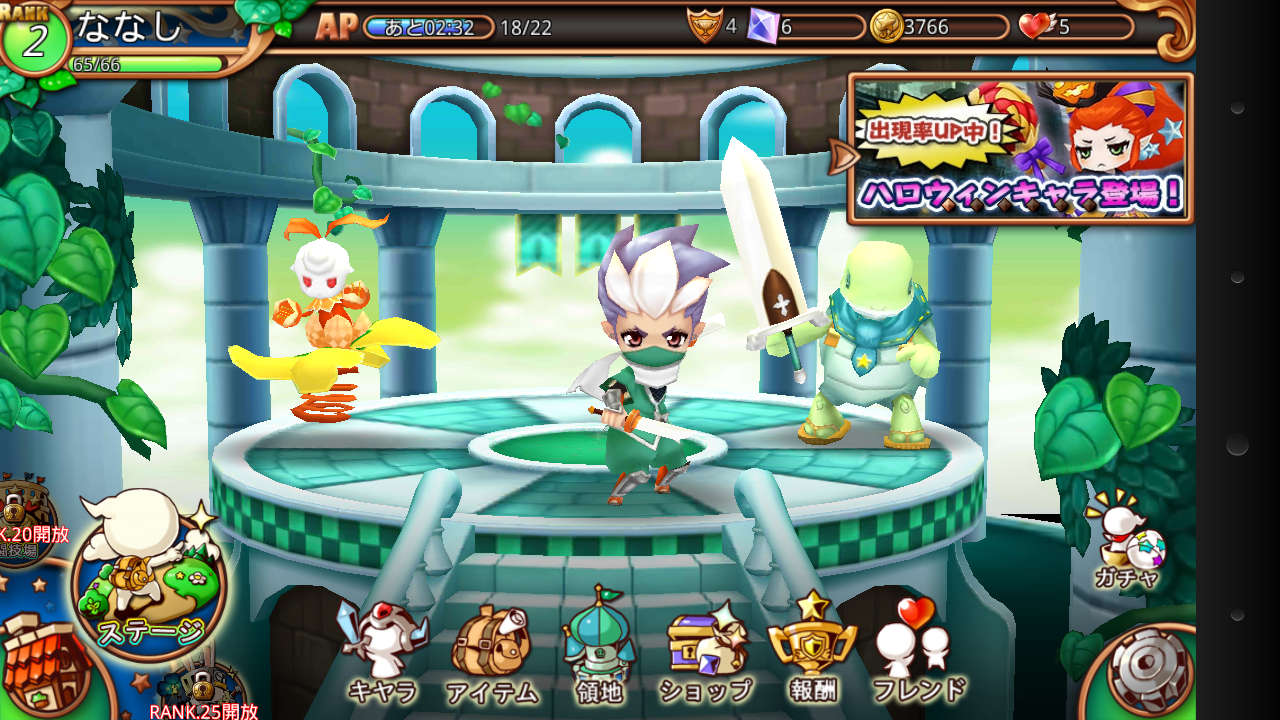
Task: View the 報酬 rewards trophy
Action: (x=811, y=650)
